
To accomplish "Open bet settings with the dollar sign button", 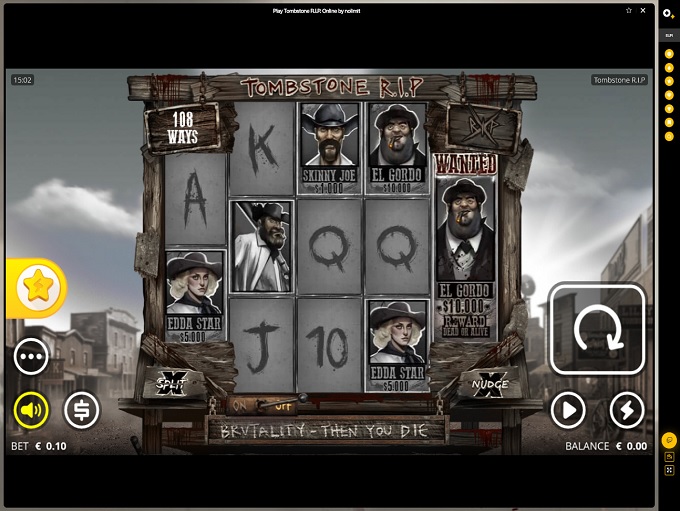I will 82,409.
